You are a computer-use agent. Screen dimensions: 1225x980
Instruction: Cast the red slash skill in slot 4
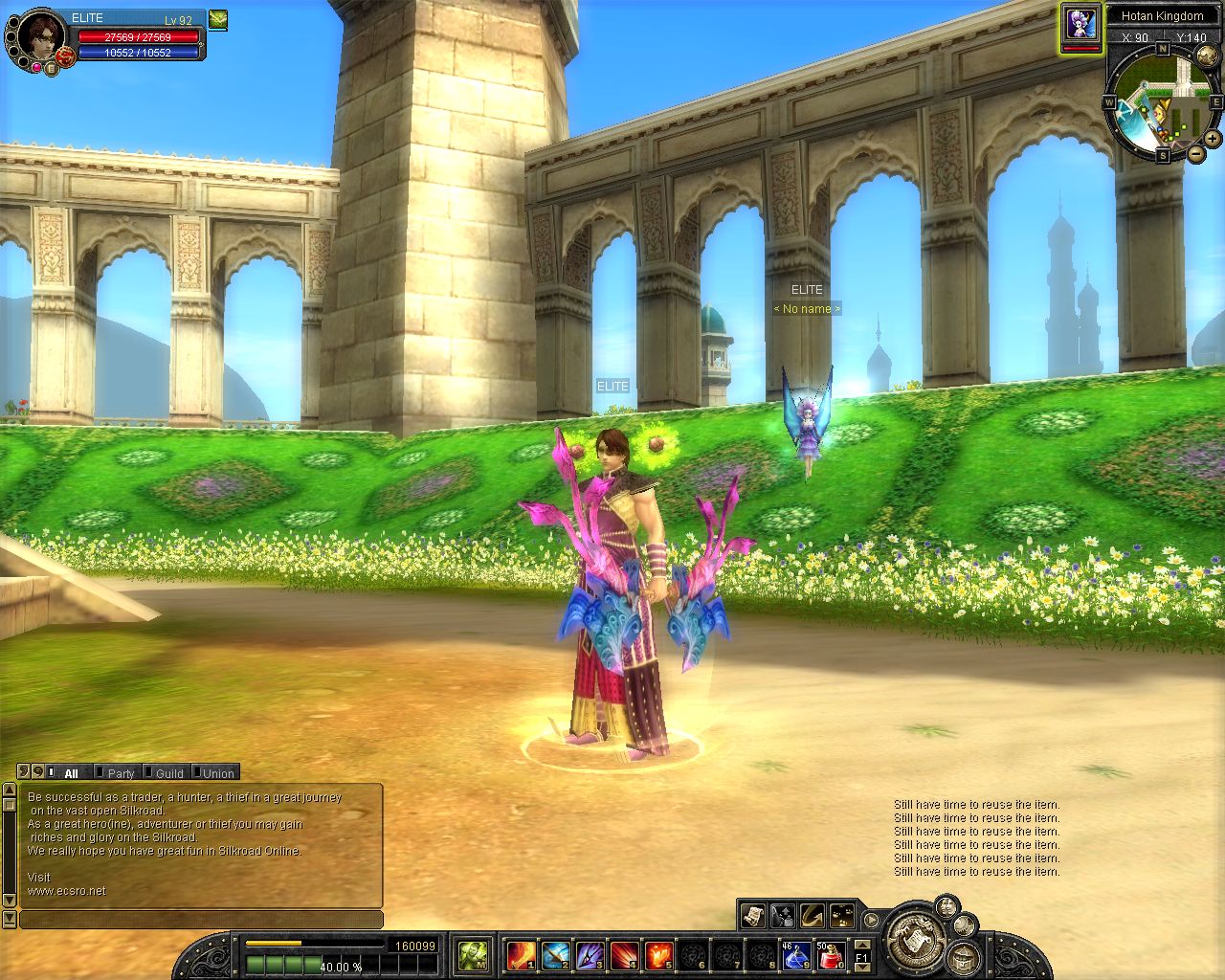(x=624, y=954)
